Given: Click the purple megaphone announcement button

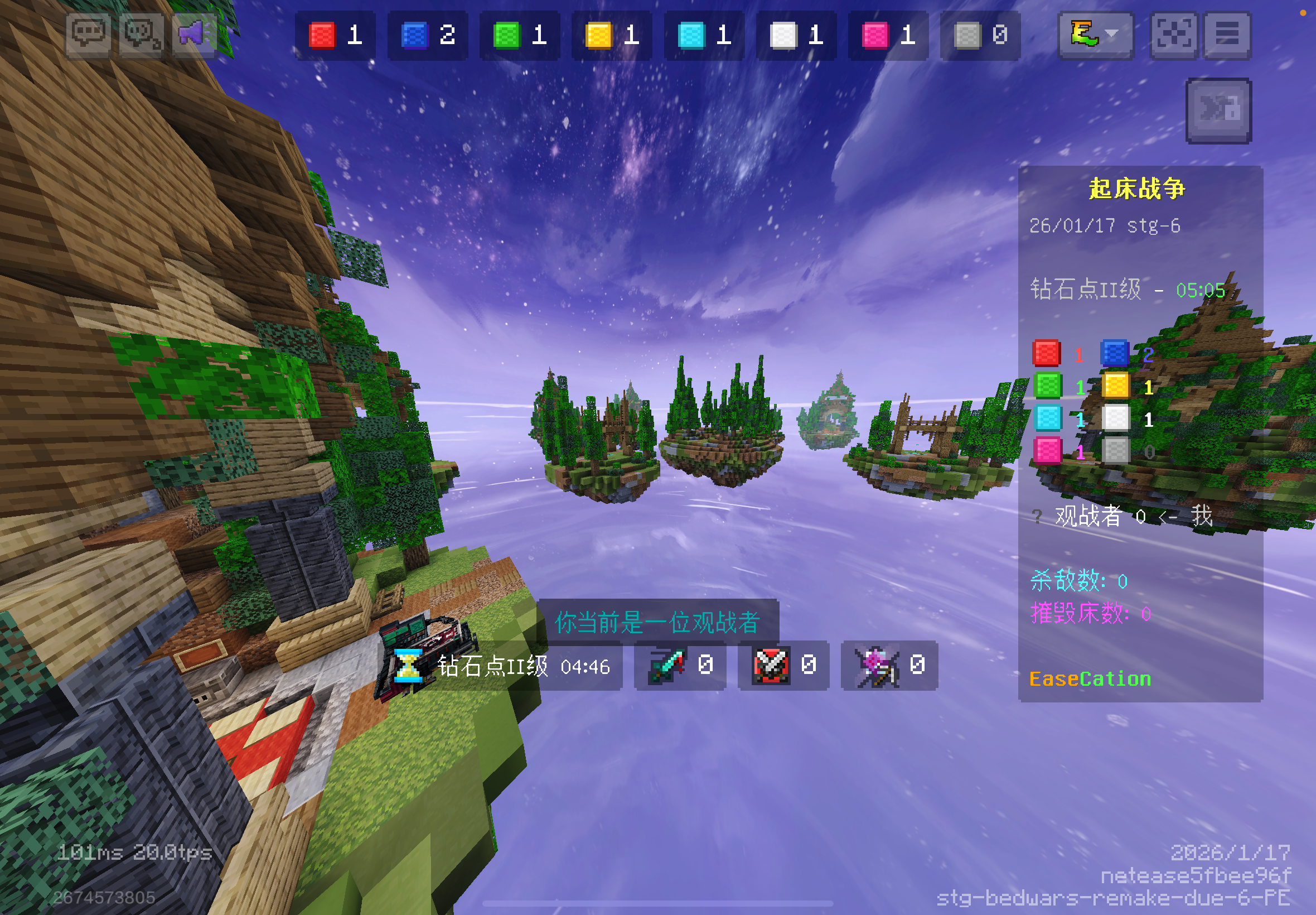Looking at the screenshot, I should point(193,35).
